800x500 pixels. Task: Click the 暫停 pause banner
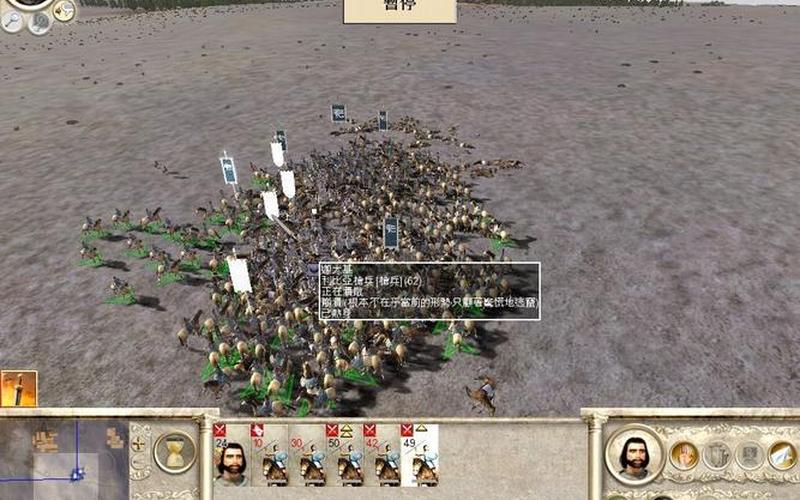400,10
